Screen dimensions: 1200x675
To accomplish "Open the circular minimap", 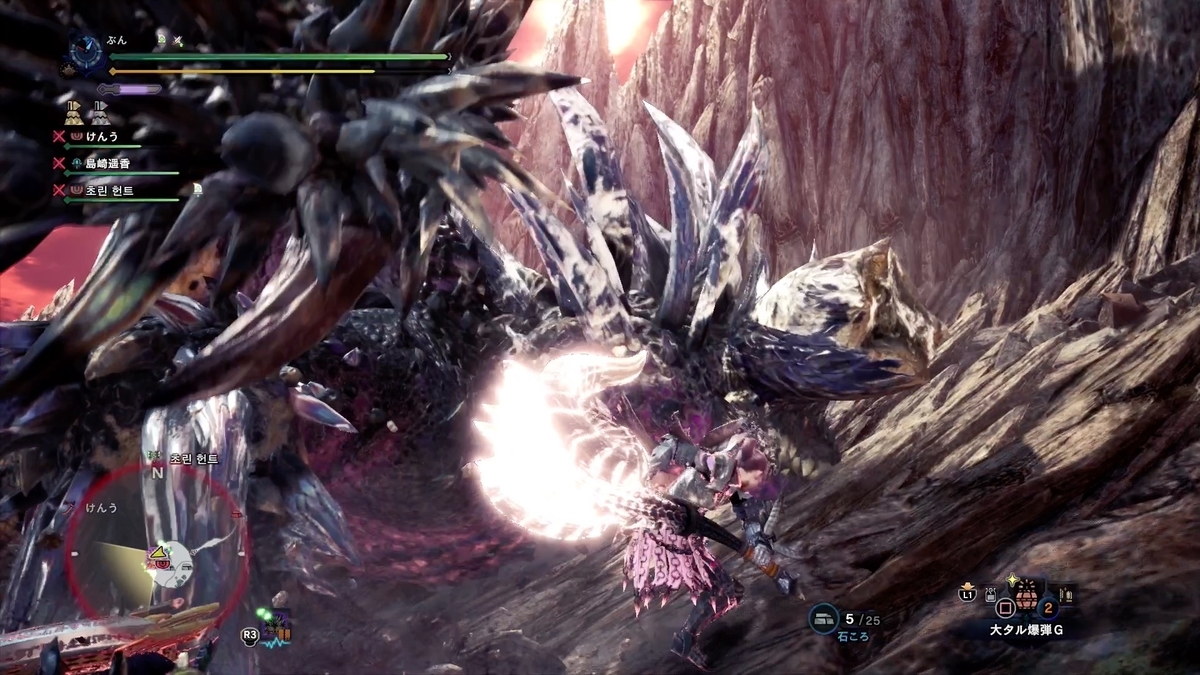I will click(158, 557).
